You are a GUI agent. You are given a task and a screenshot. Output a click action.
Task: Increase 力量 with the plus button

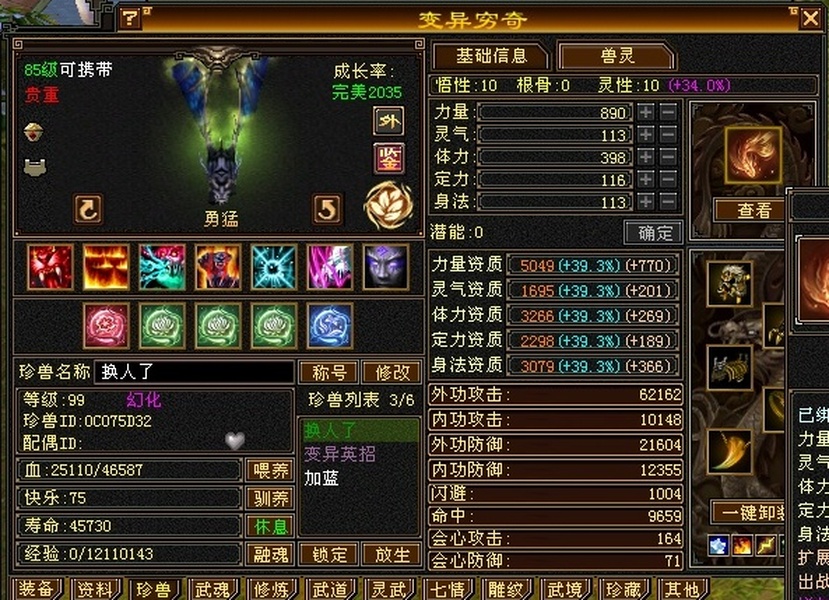(647, 112)
